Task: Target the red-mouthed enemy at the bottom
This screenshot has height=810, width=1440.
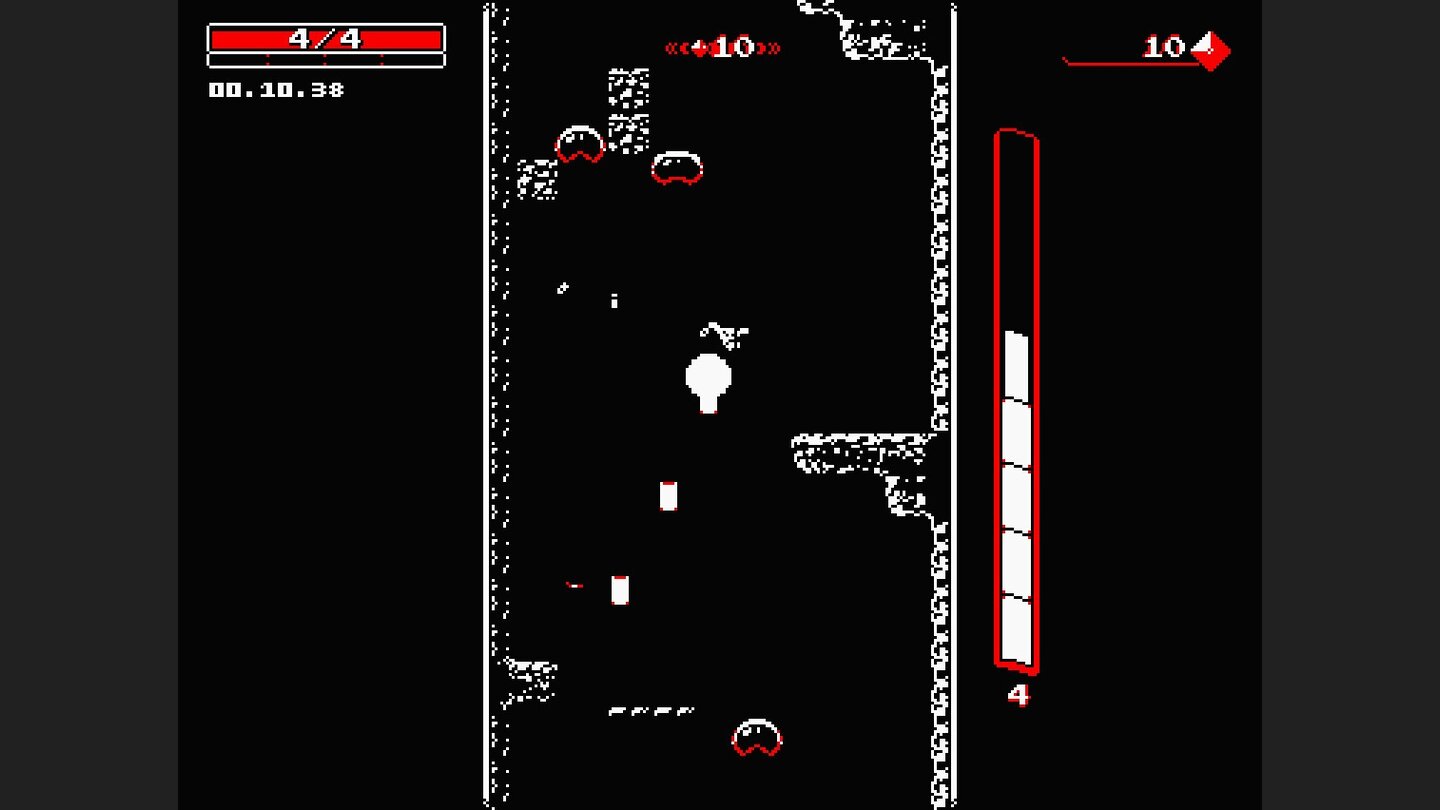Action: pos(755,737)
